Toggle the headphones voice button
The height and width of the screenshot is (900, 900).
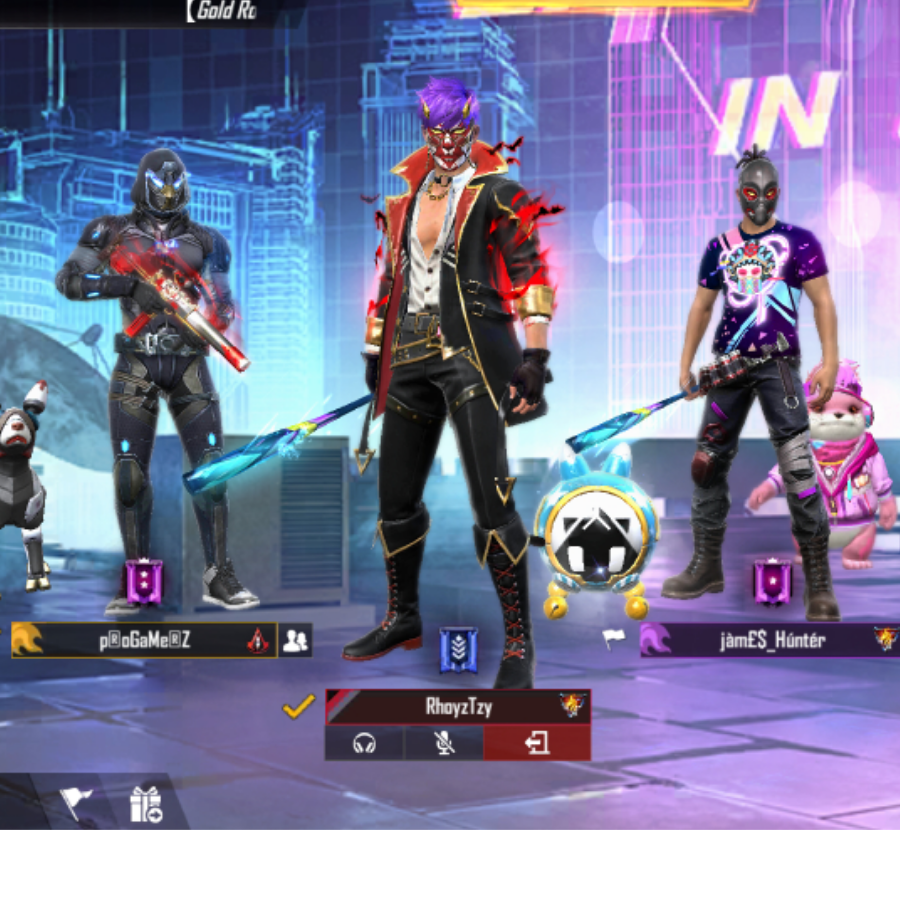pos(364,743)
